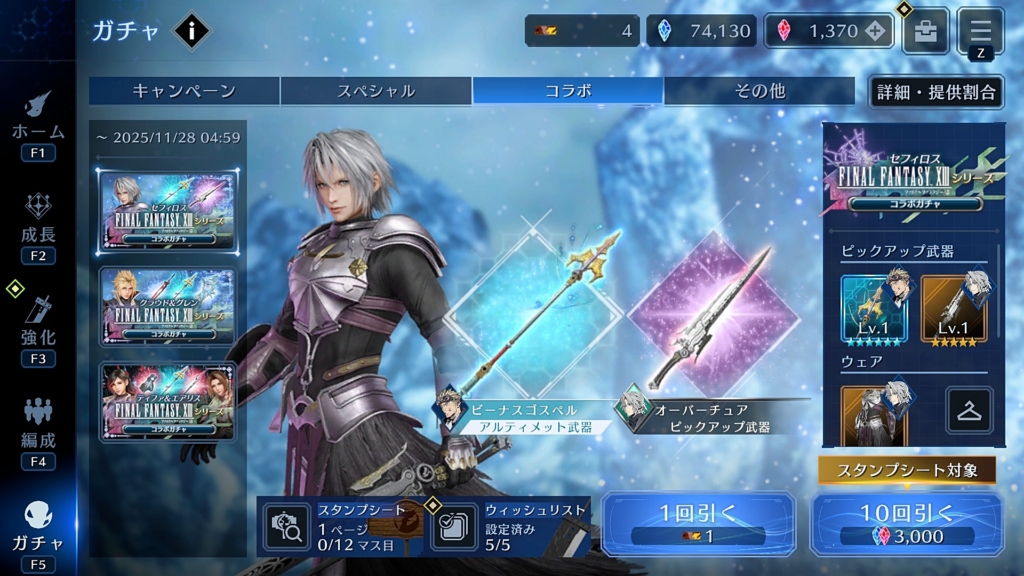
Task: Select the Sephiroth FFXIII banner thumbnail
Action: click(x=167, y=211)
